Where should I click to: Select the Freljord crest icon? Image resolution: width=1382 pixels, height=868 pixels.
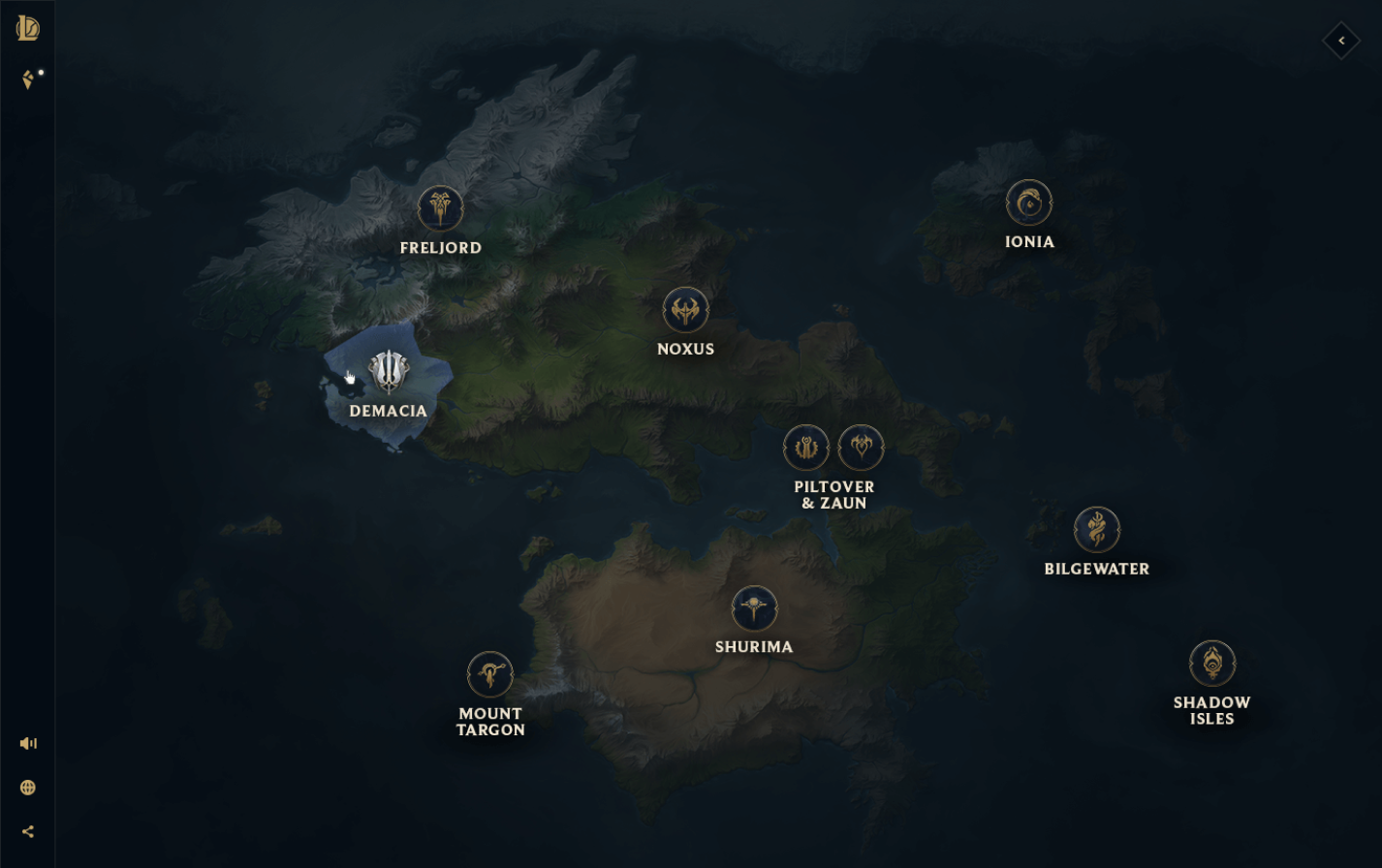click(441, 207)
